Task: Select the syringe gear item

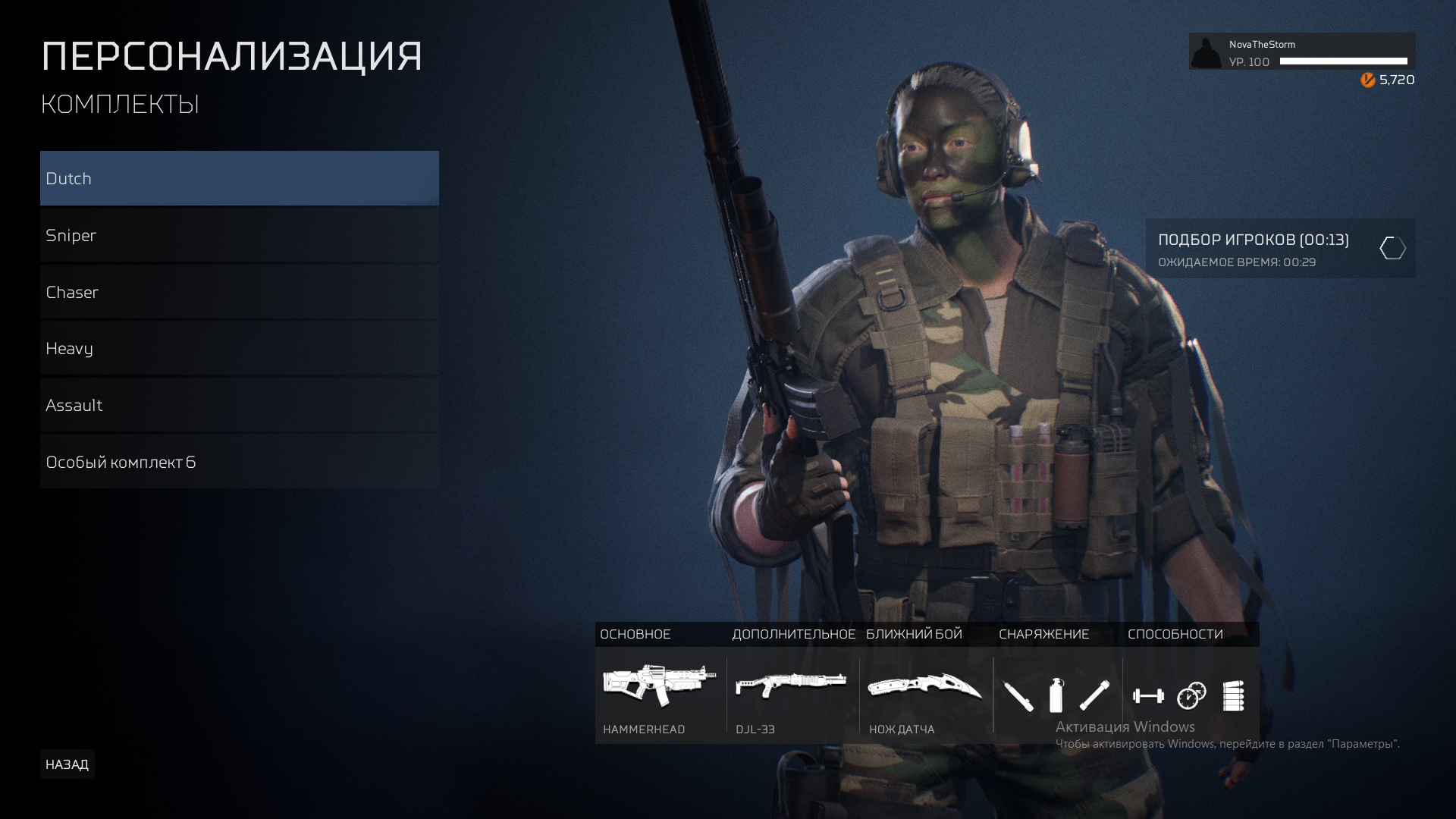Action: coord(1018,695)
